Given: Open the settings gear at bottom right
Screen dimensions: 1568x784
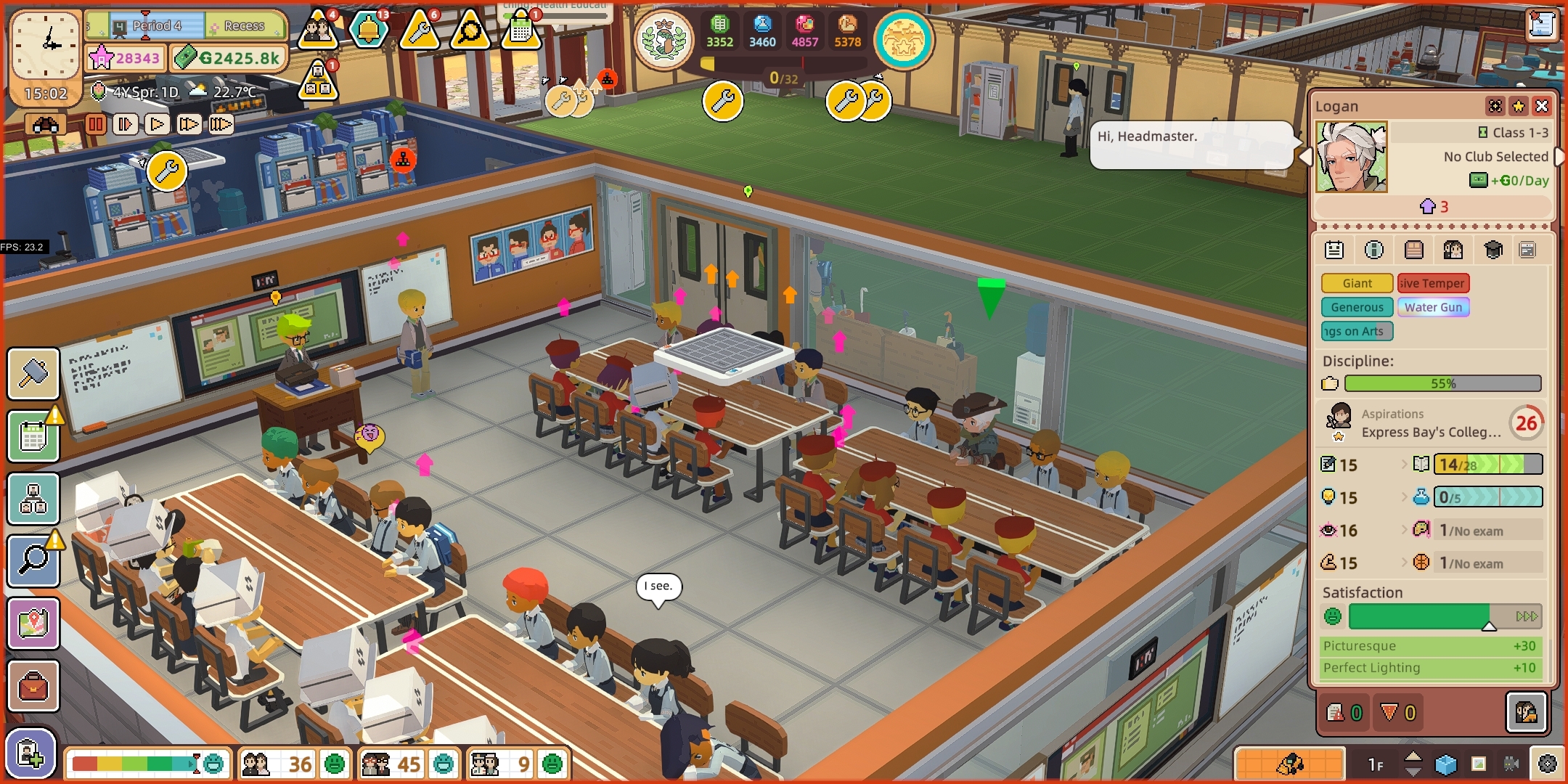Looking at the screenshot, I should (1548, 762).
